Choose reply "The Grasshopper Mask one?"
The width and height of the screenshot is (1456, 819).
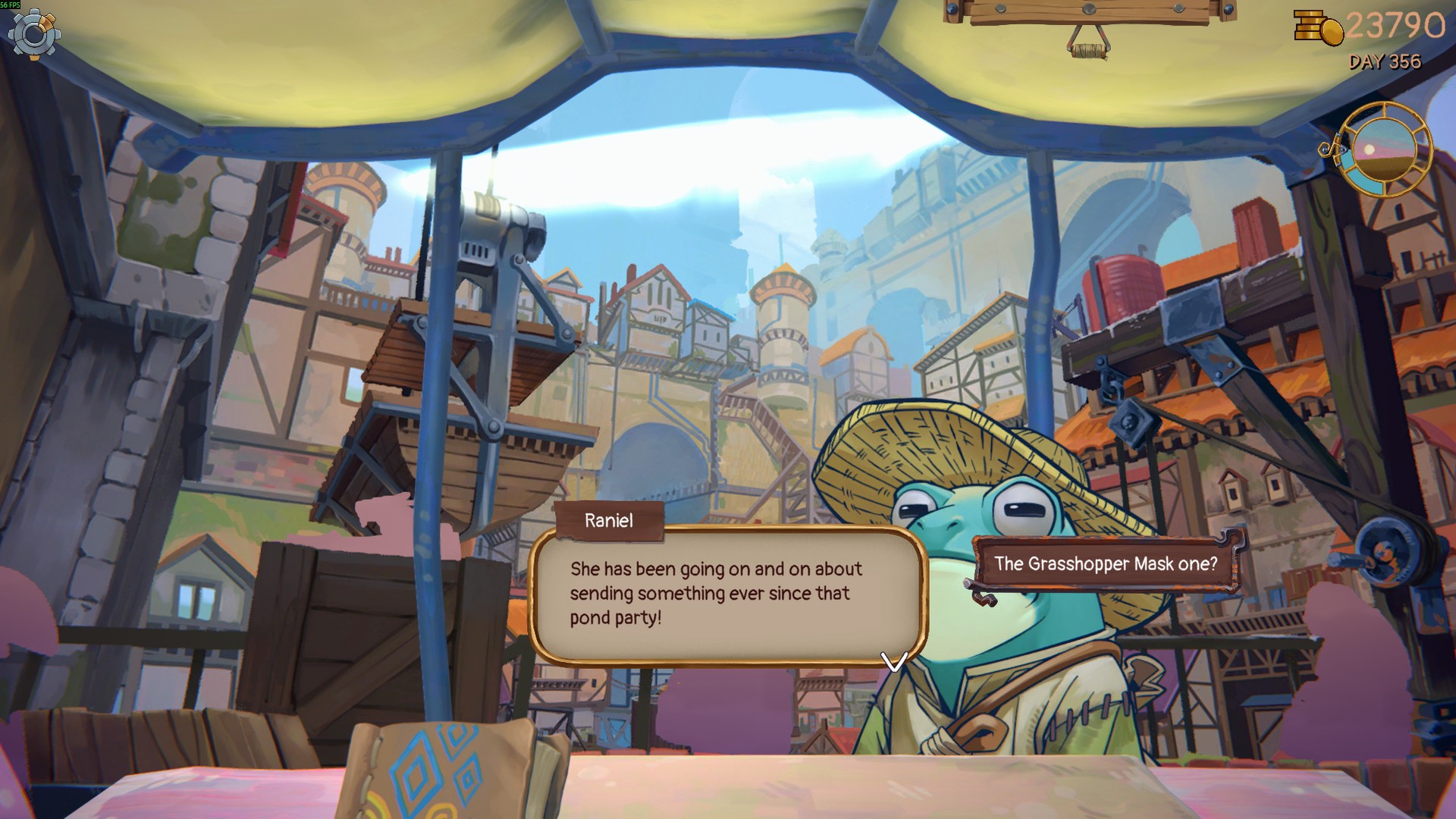click(x=1106, y=564)
